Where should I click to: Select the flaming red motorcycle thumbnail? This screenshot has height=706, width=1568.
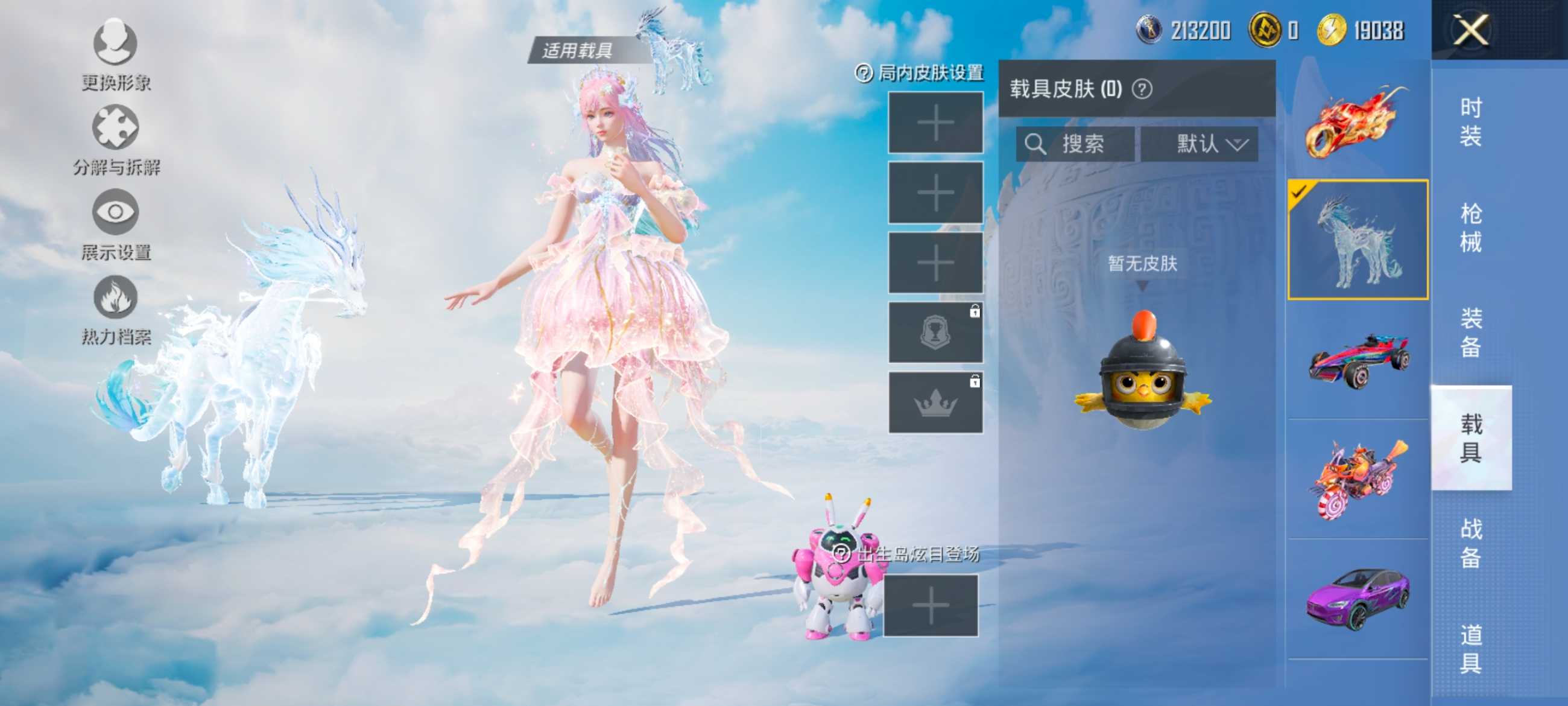pyautogui.click(x=1358, y=121)
